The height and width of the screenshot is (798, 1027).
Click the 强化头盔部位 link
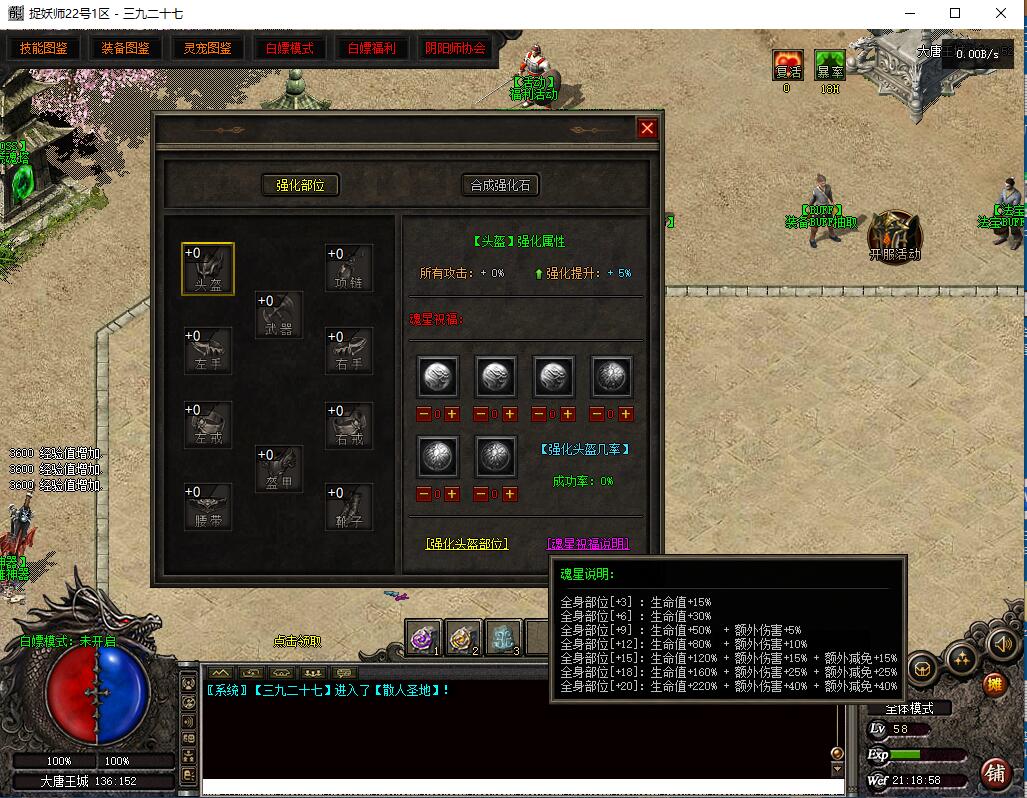(x=467, y=544)
